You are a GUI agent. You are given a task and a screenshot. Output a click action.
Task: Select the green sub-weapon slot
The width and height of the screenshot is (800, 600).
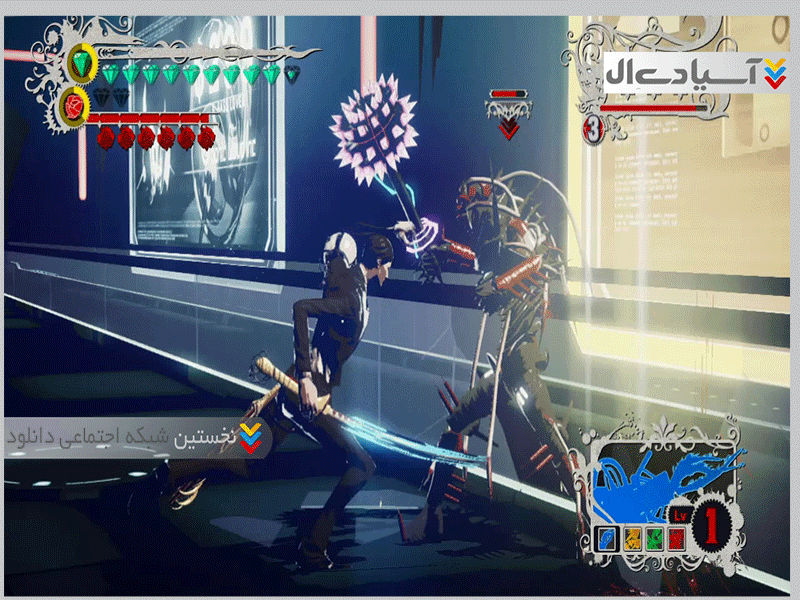click(654, 538)
